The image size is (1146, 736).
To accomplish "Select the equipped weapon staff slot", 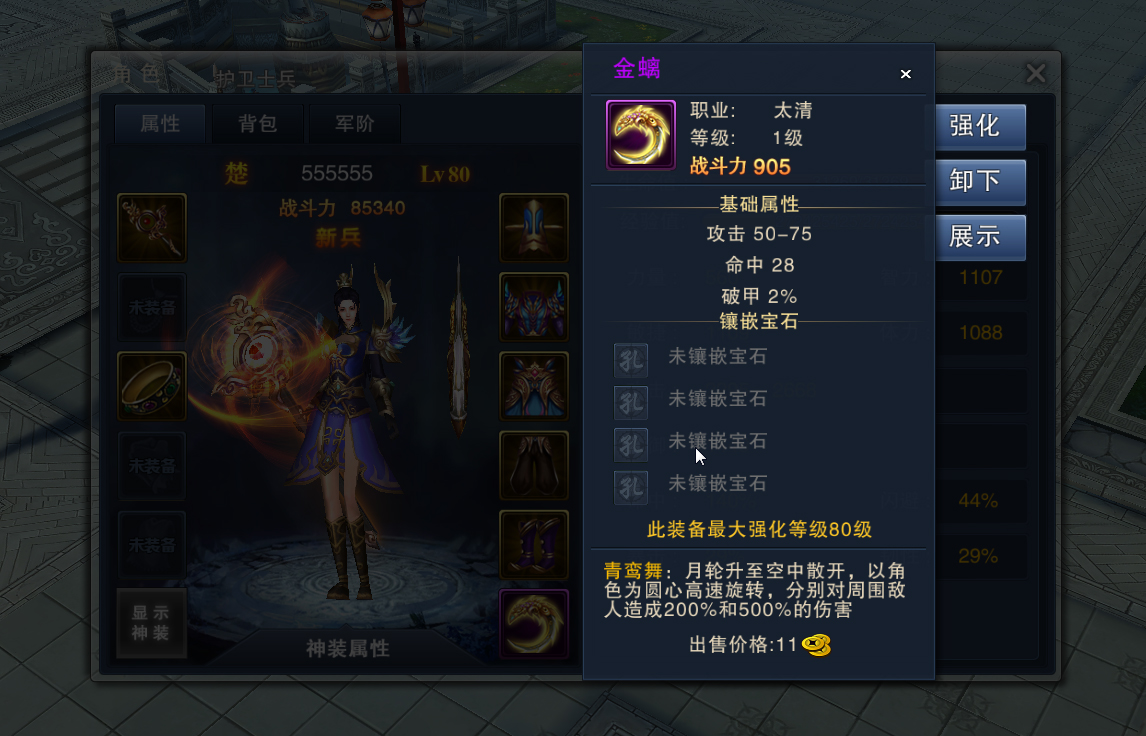I will point(152,228).
